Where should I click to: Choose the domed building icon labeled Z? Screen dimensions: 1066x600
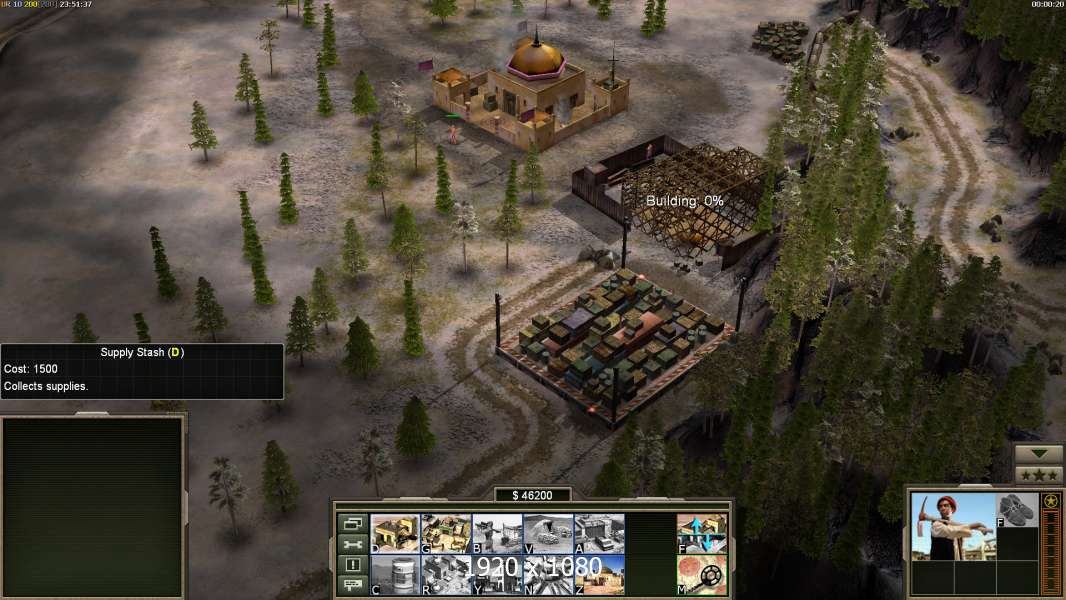click(x=599, y=575)
